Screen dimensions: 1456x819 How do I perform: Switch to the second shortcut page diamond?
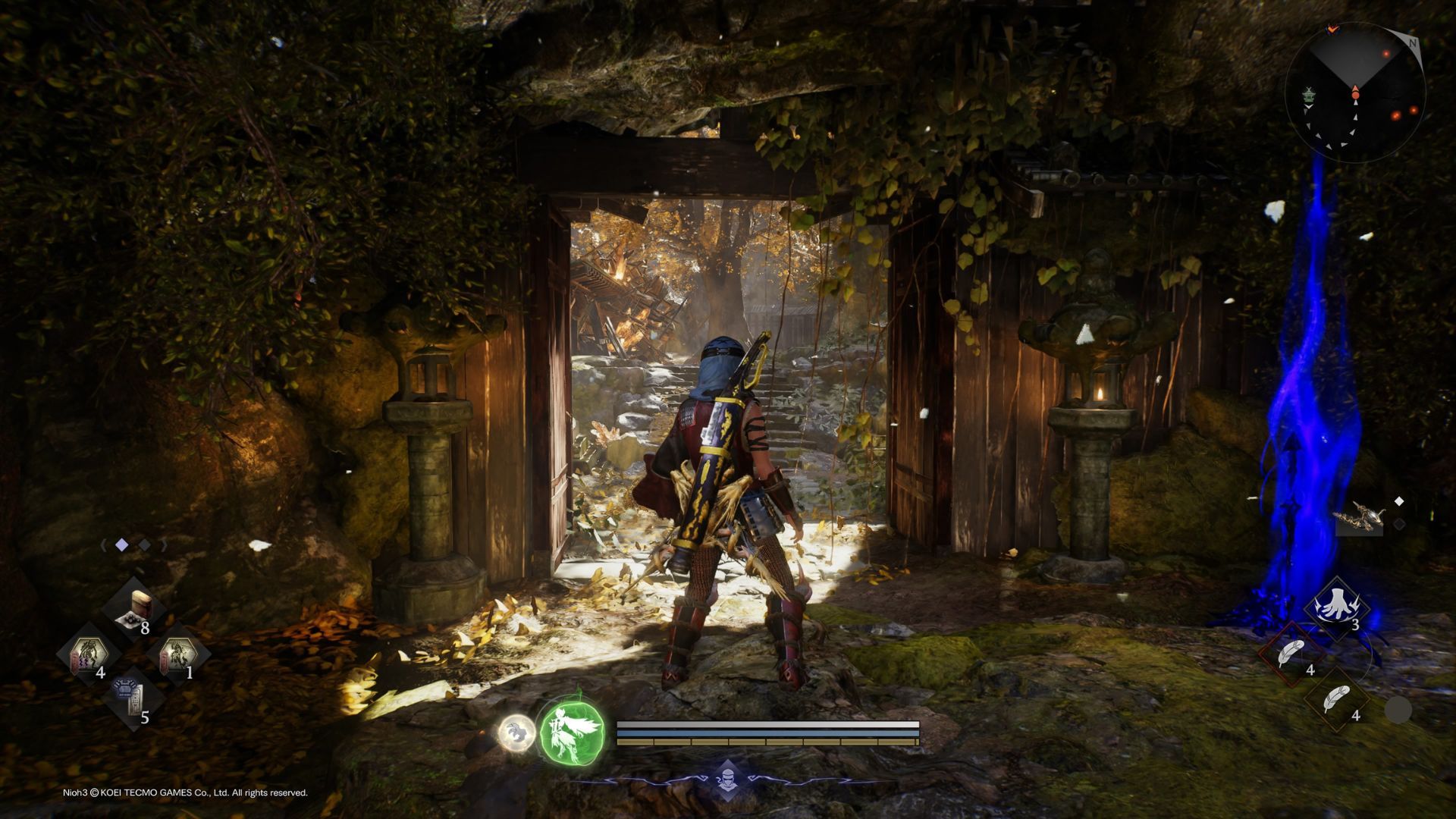pos(144,545)
